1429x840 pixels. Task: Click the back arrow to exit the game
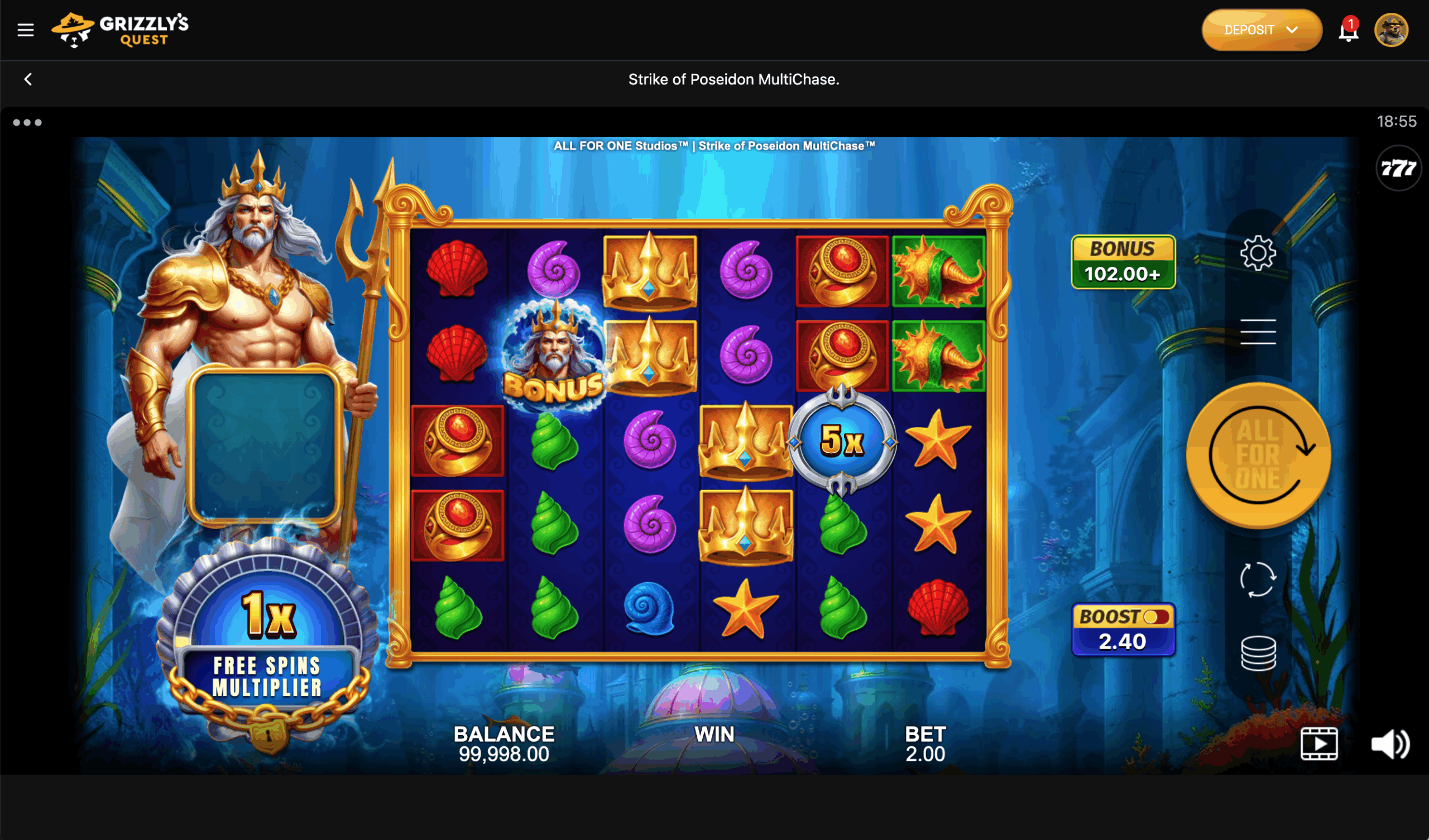click(x=27, y=79)
